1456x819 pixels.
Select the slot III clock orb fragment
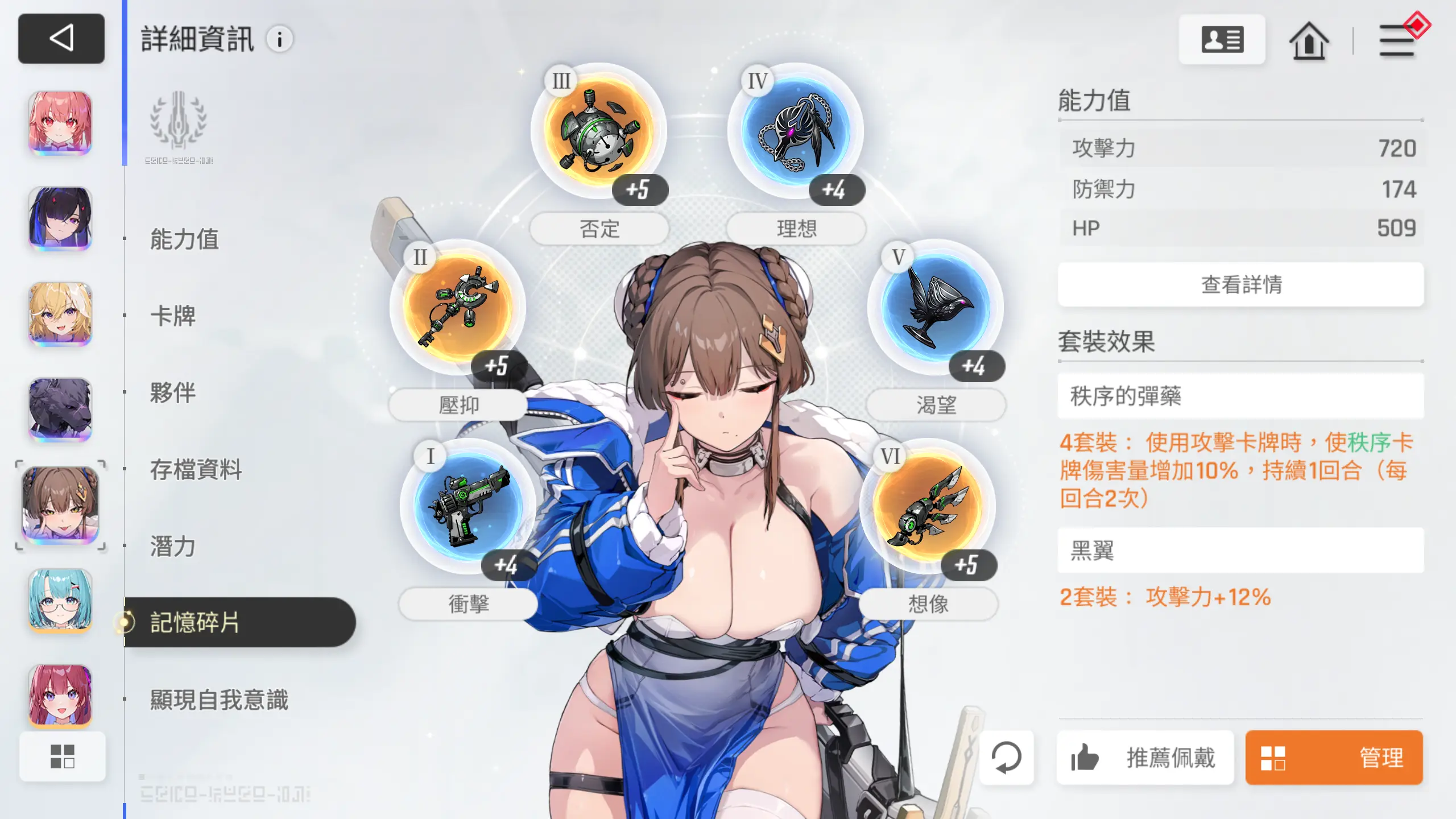[x=598, y=131]
